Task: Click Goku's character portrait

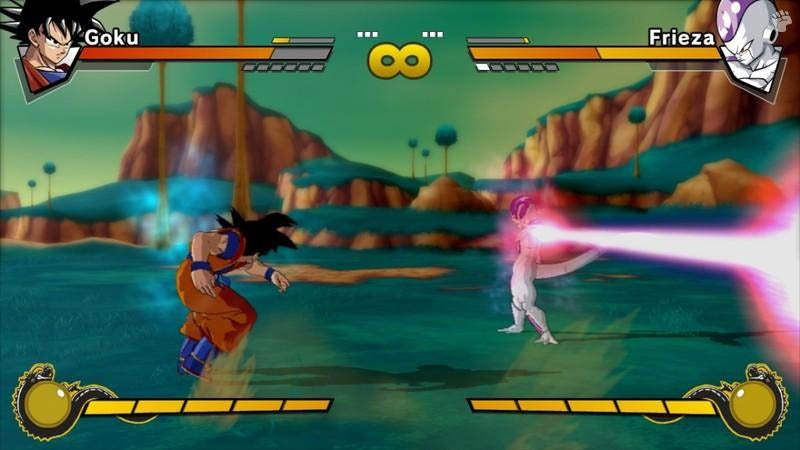Action: coord(47,48)
